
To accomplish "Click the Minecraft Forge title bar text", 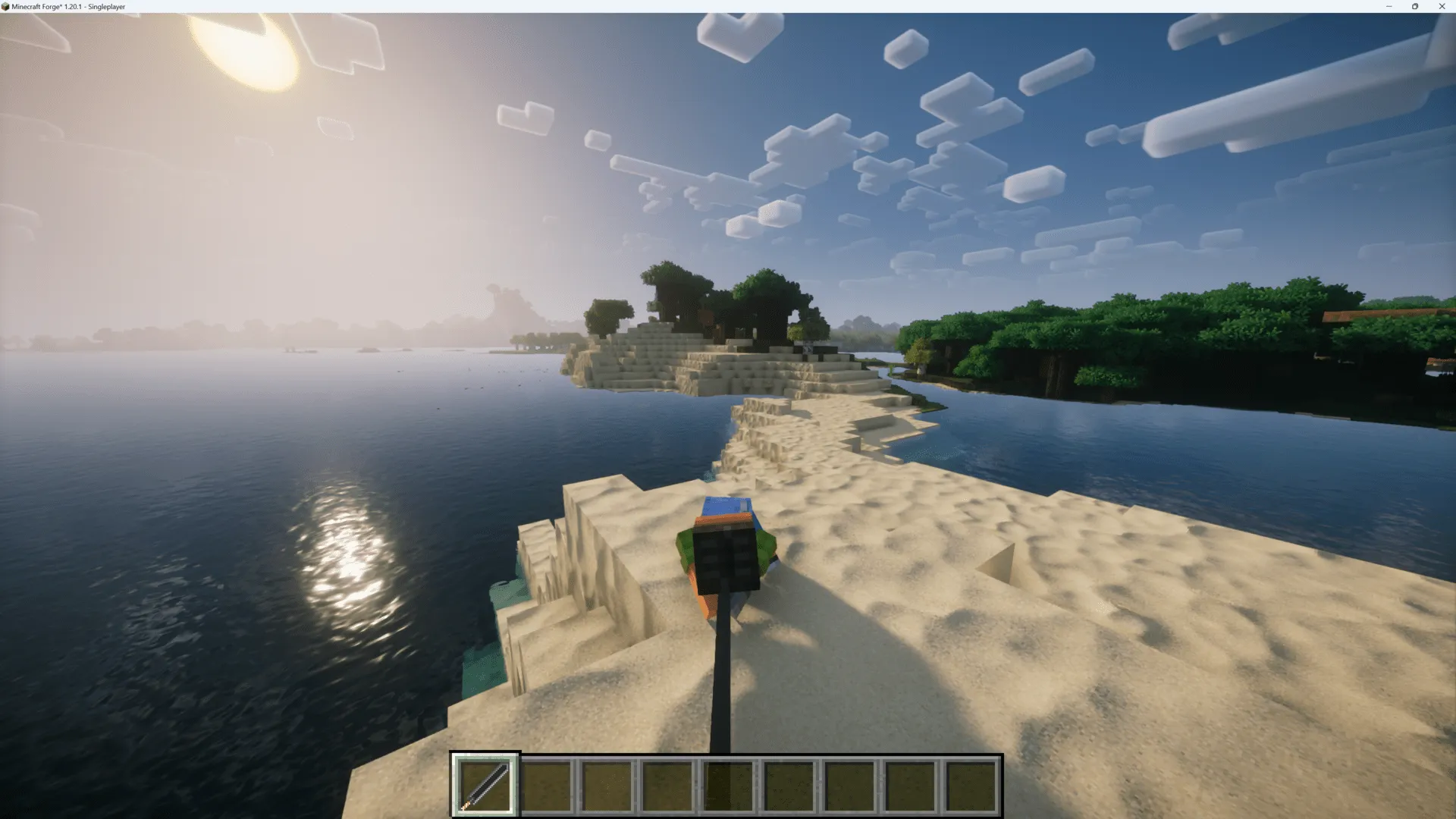I will 67,6.
